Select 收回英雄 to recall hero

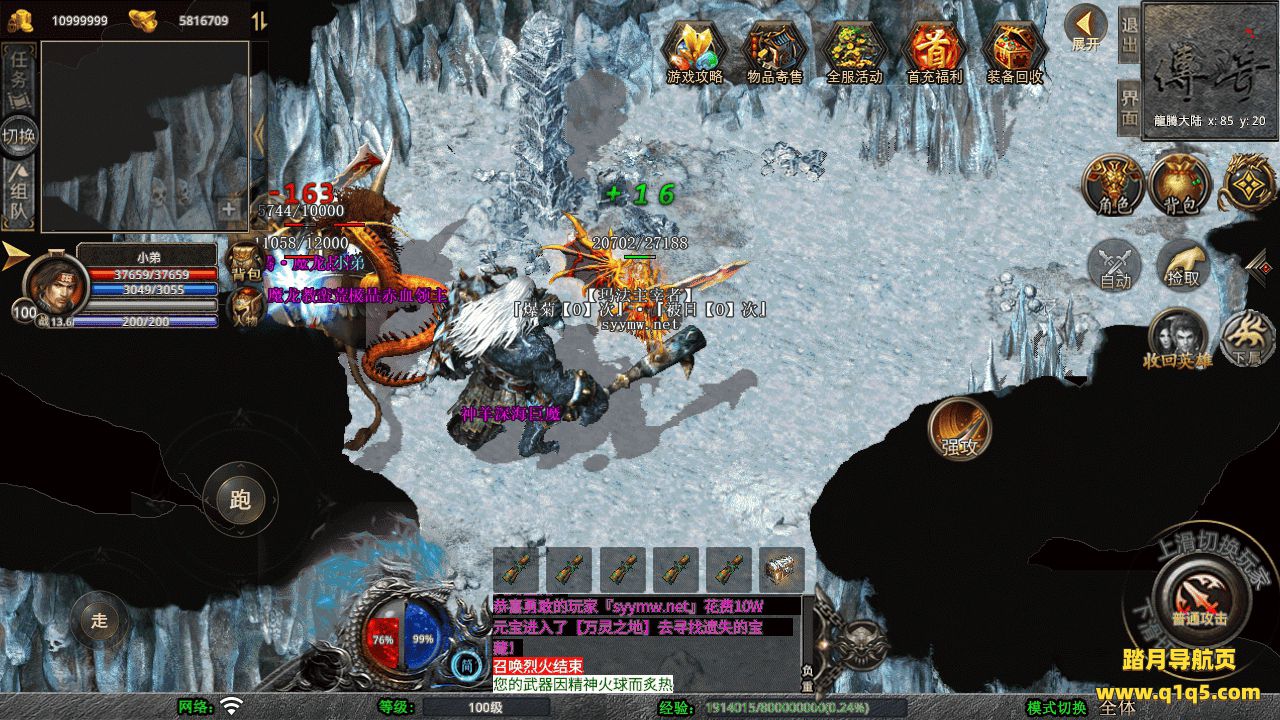1177,339
